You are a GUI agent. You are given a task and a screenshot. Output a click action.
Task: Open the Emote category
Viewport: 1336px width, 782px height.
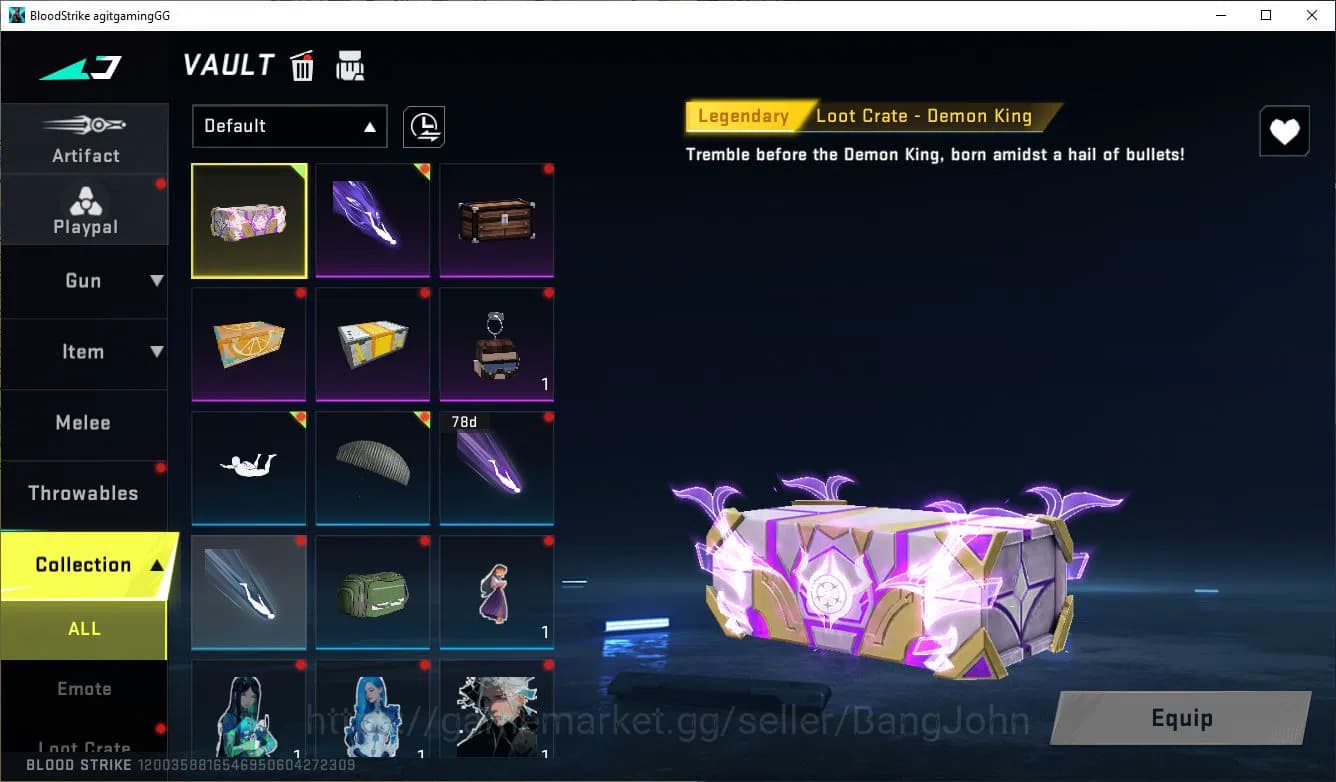tap(85, 688)
